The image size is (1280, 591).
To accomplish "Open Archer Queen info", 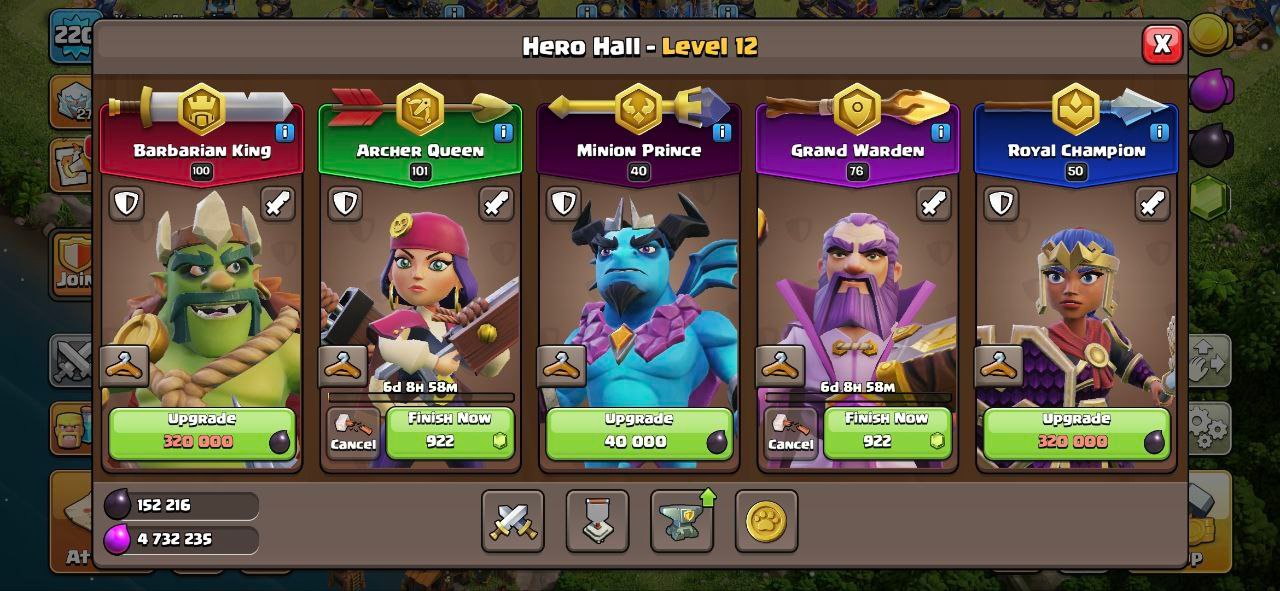I will pyautogui.click(x=503, y=132).
